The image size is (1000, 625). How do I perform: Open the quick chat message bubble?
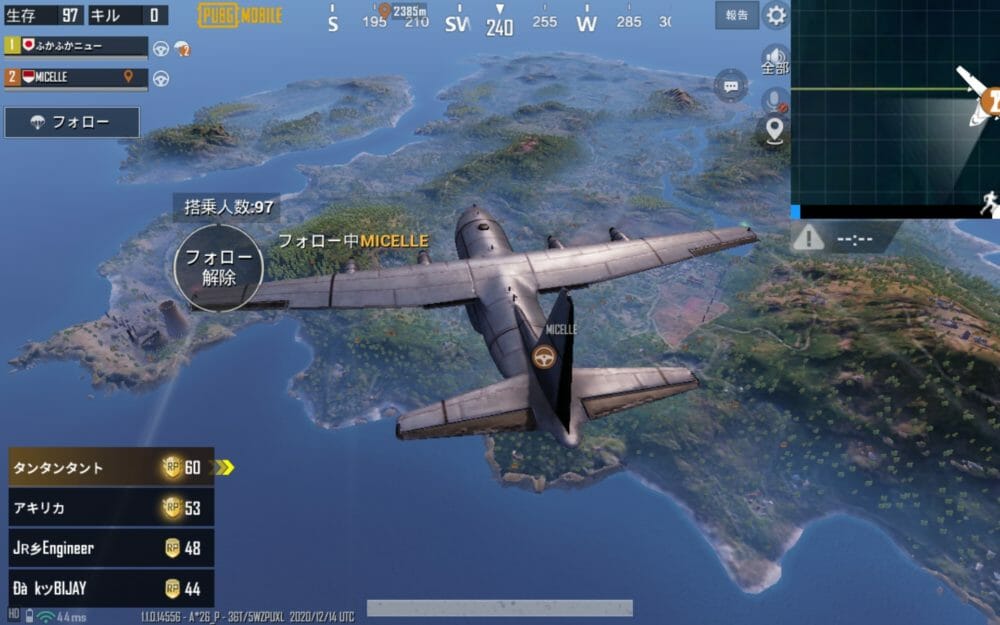732,86
